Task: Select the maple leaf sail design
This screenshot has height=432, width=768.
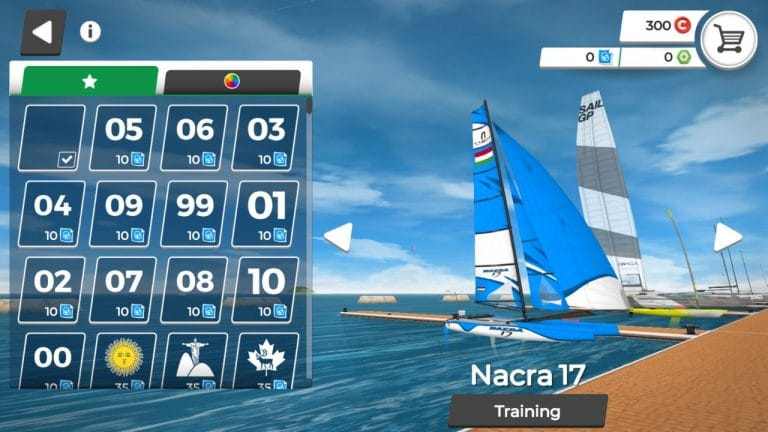Action: click(x=266, y=360)
